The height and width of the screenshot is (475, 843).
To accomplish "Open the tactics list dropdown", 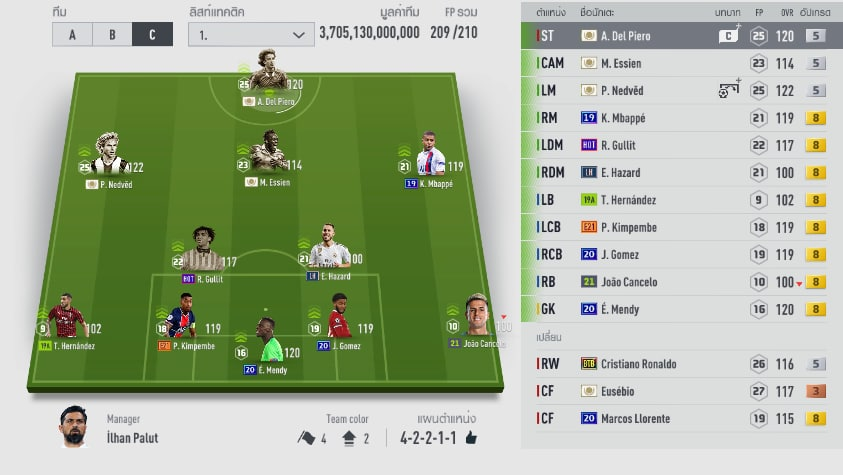I will coord(251,34).
